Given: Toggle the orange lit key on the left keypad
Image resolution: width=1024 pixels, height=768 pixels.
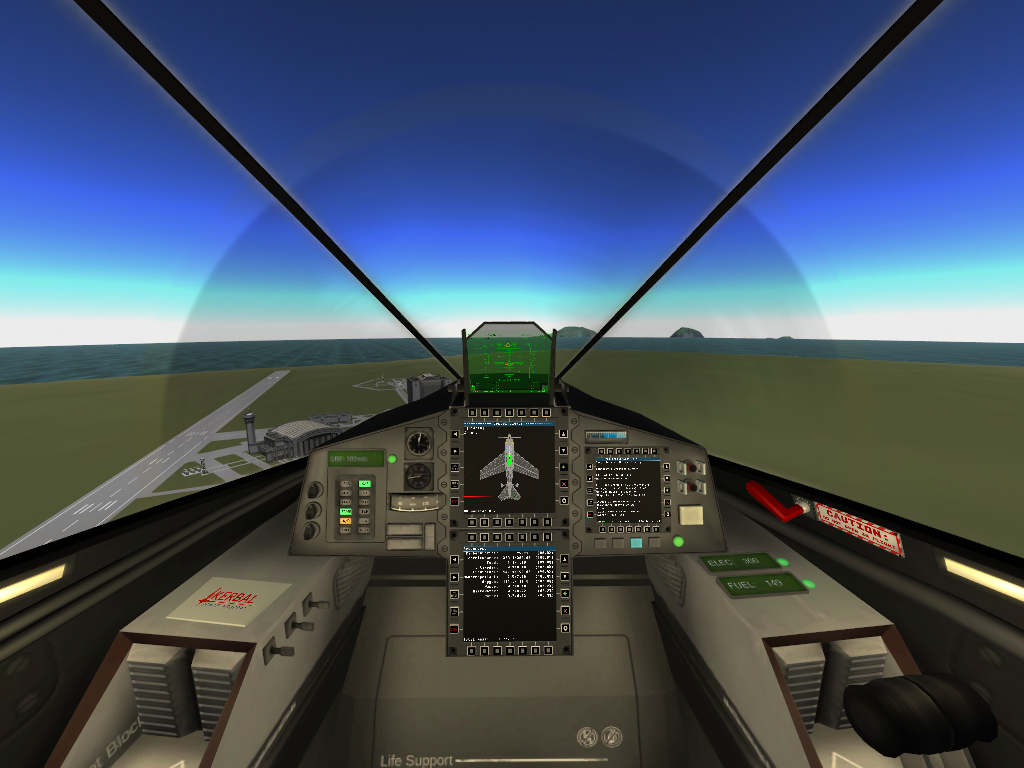Looking at the screenshot, I should [346, 520].
